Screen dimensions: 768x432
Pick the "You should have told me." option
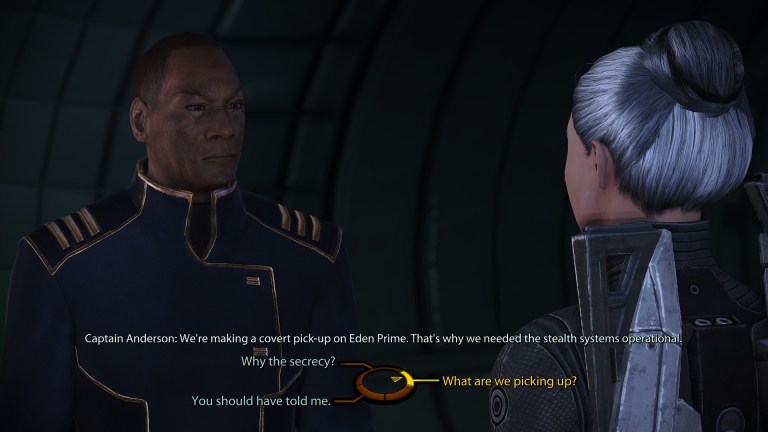(260, 401)
